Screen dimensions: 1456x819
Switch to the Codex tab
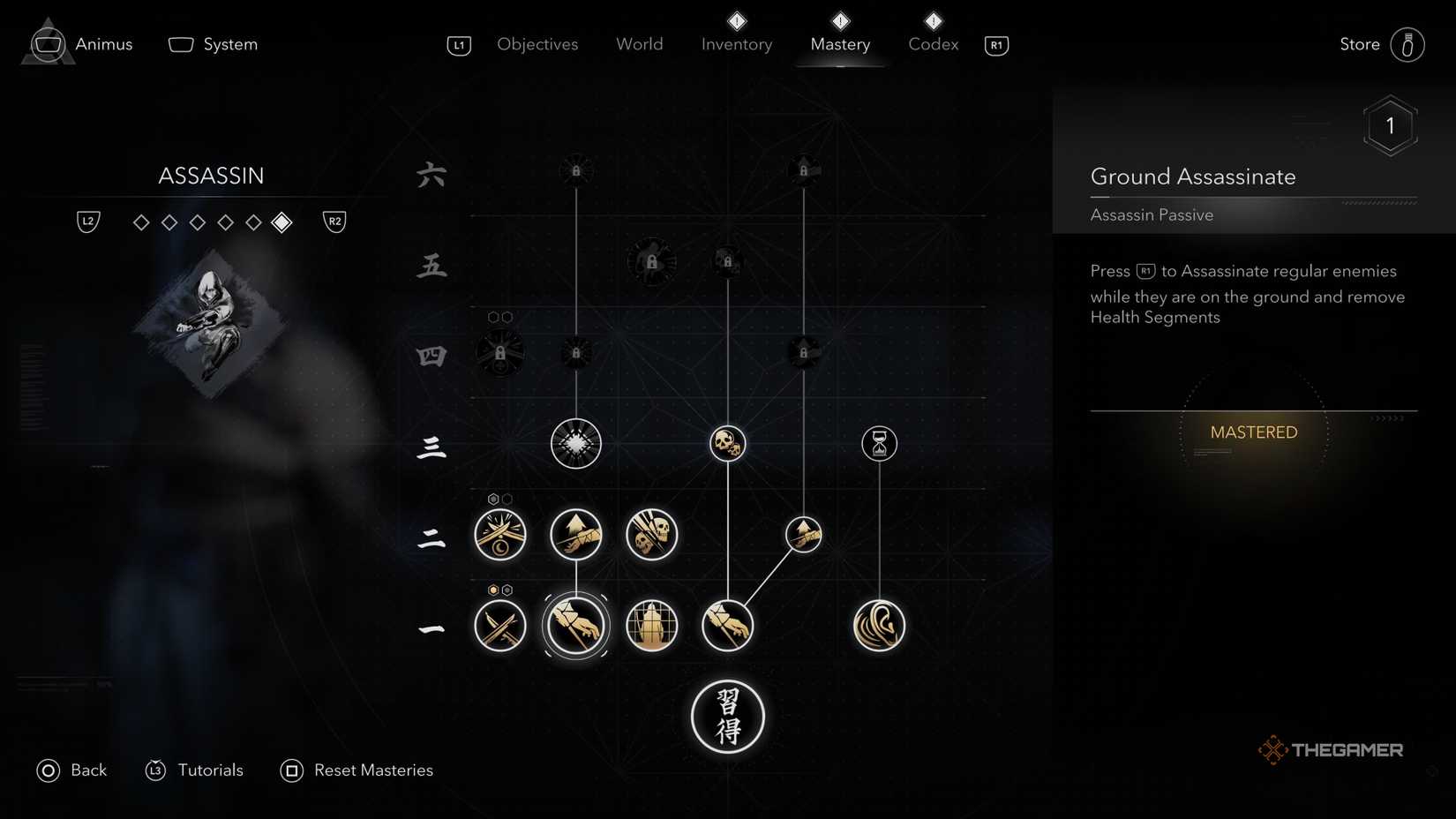click(932, 44)
